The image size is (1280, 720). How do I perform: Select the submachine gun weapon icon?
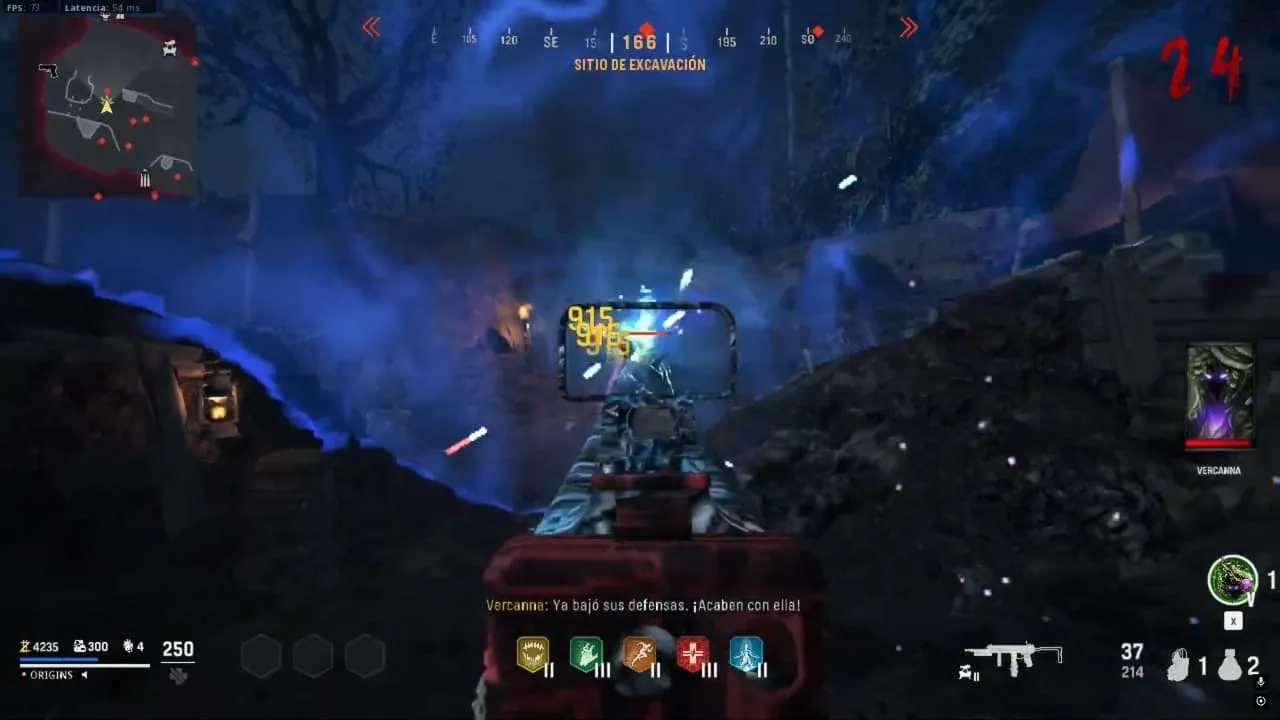pyautogui.click(x=1013, y=658)
